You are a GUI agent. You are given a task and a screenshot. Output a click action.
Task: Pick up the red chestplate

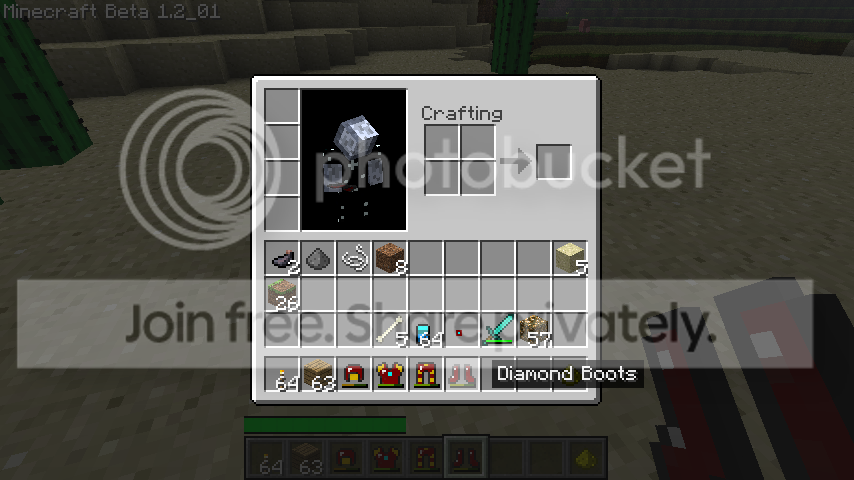click(x=391, y=375)
